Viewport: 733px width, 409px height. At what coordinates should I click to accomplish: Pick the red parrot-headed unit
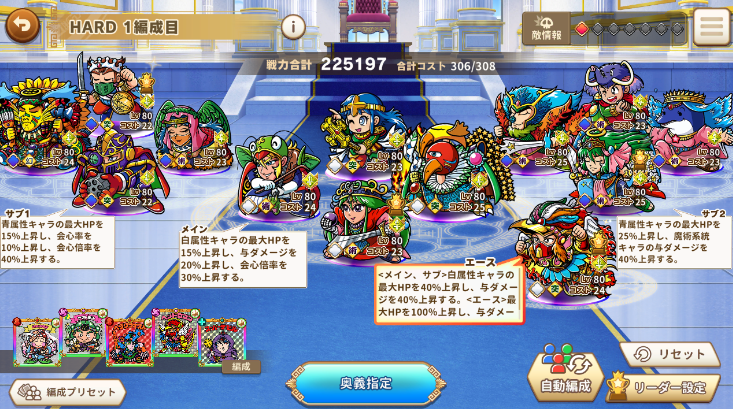pyautogui.click(x=447, y=165)
